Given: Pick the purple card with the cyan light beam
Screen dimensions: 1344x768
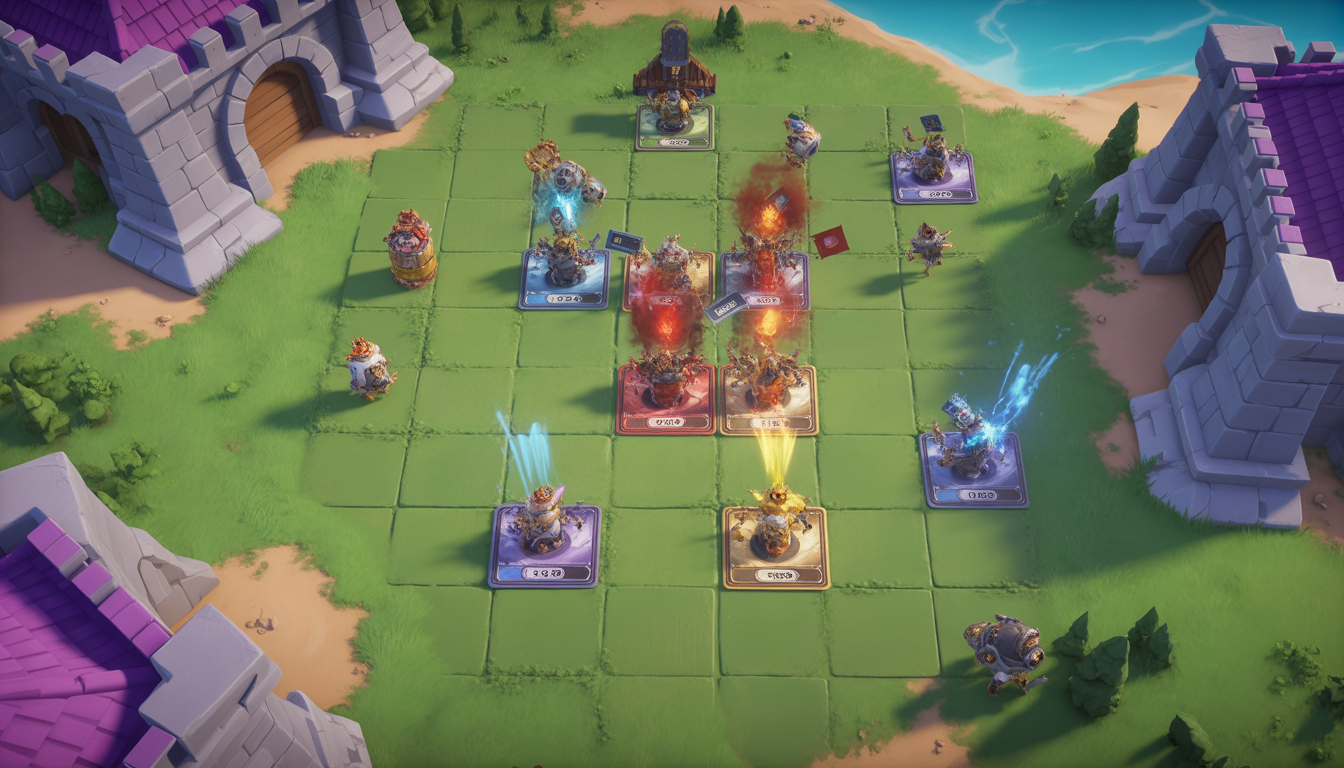Looking at the screenshot, I should (x=544, y=546).
